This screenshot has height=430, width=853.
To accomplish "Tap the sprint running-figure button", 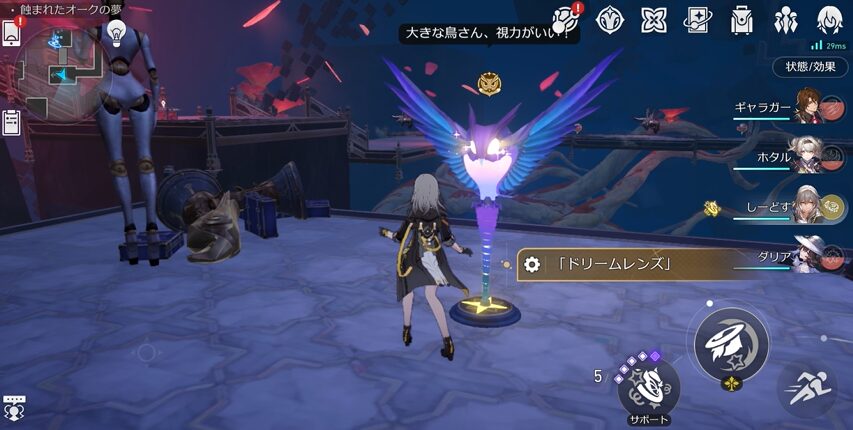I will [x=806, y=389].
